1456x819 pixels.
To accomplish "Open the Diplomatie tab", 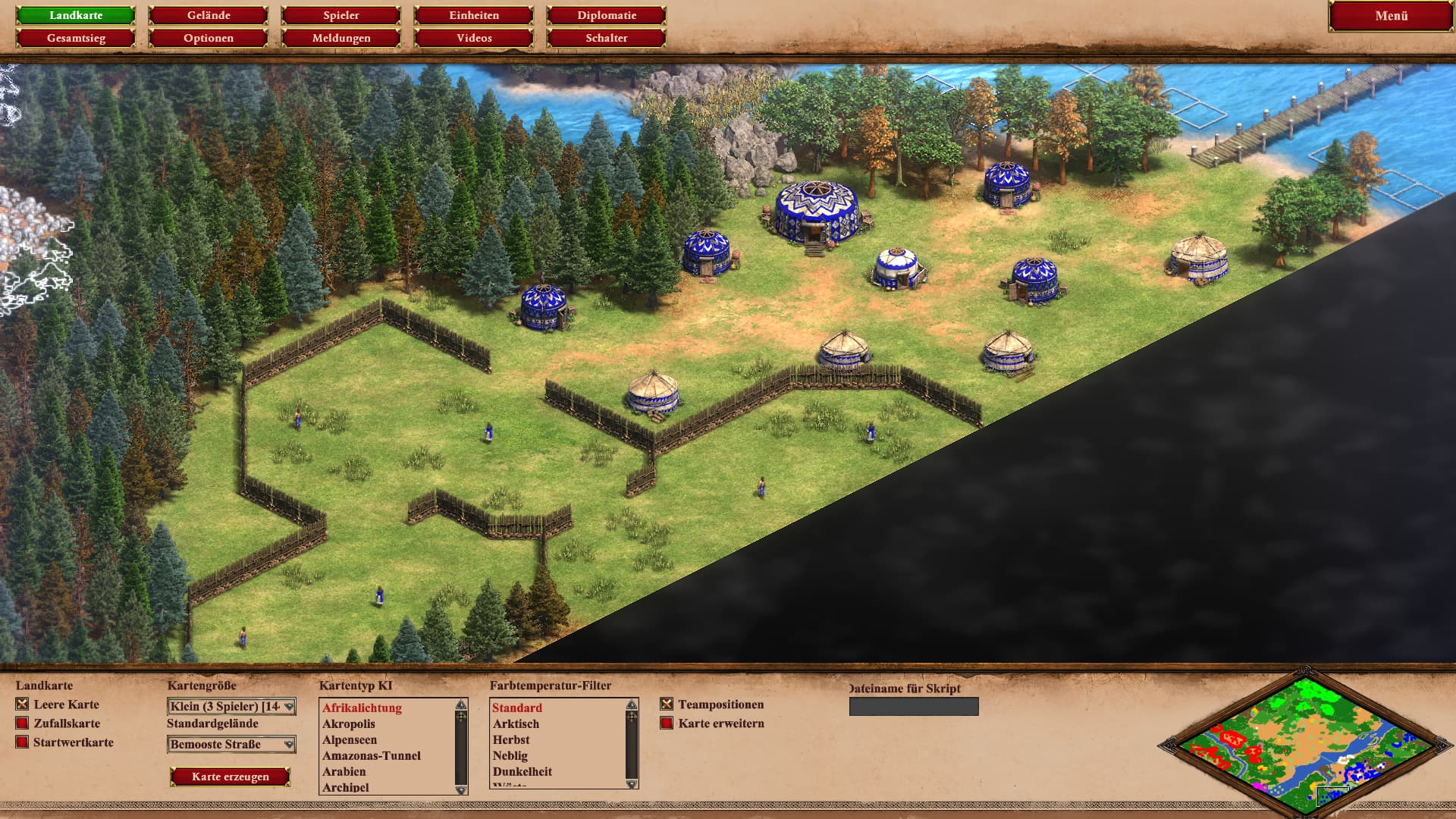I will coord(607,15).
